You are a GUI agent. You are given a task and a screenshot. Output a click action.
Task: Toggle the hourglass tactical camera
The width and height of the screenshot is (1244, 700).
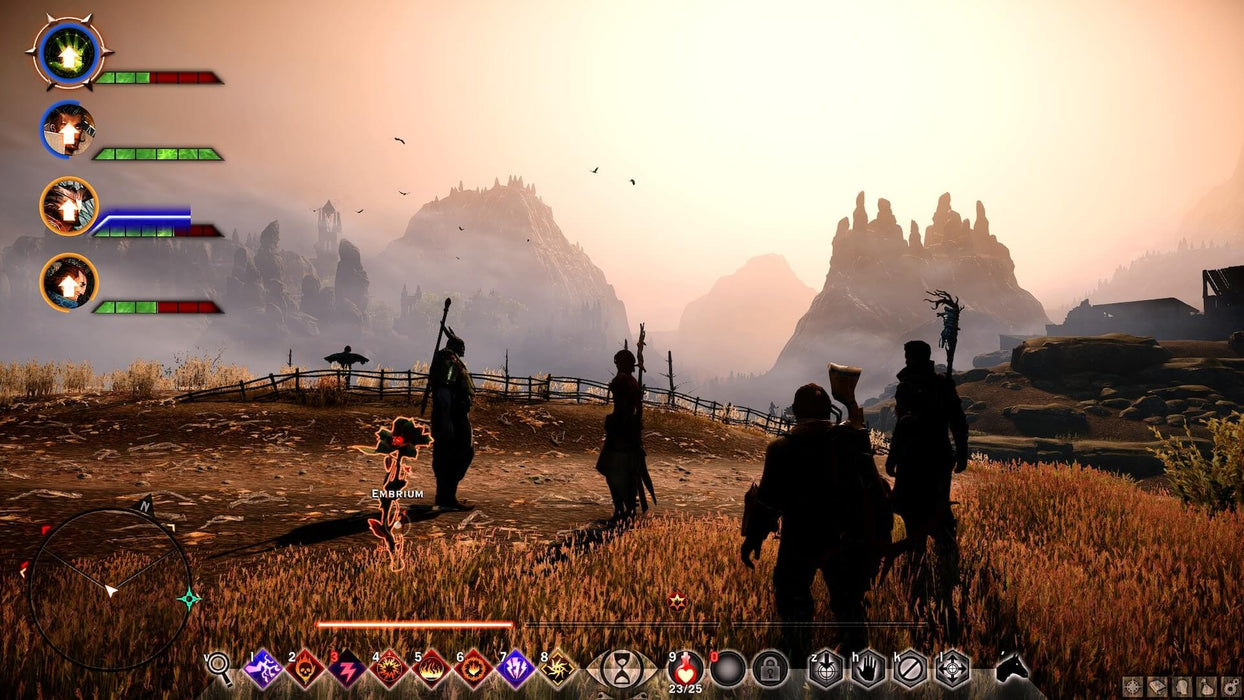coord(622,668)
